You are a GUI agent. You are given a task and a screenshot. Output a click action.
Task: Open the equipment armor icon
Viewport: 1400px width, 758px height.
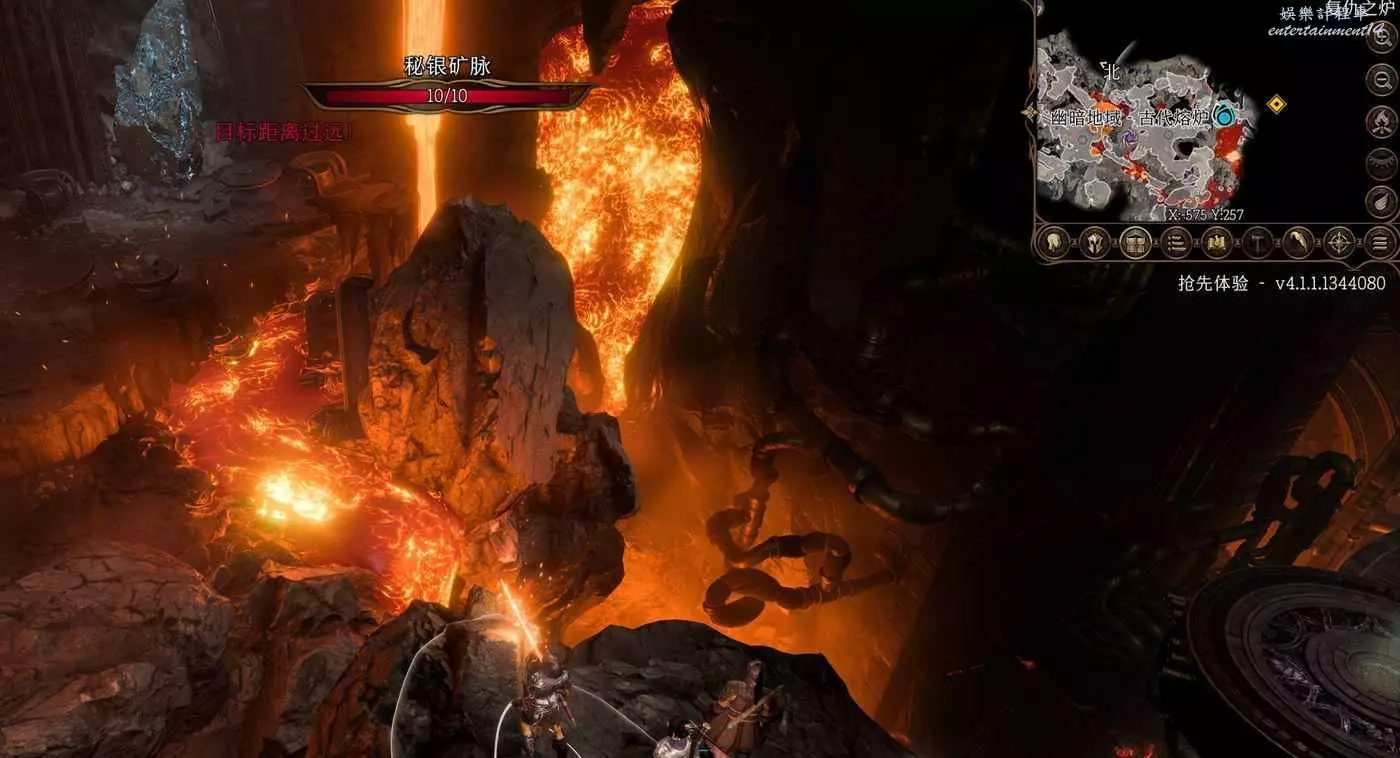click(x=1094, y=242)
